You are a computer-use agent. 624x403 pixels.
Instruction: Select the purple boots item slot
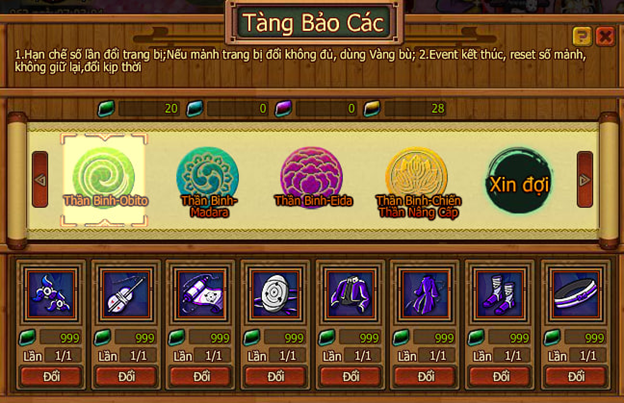pyautogui.click(x=501, y=294)
